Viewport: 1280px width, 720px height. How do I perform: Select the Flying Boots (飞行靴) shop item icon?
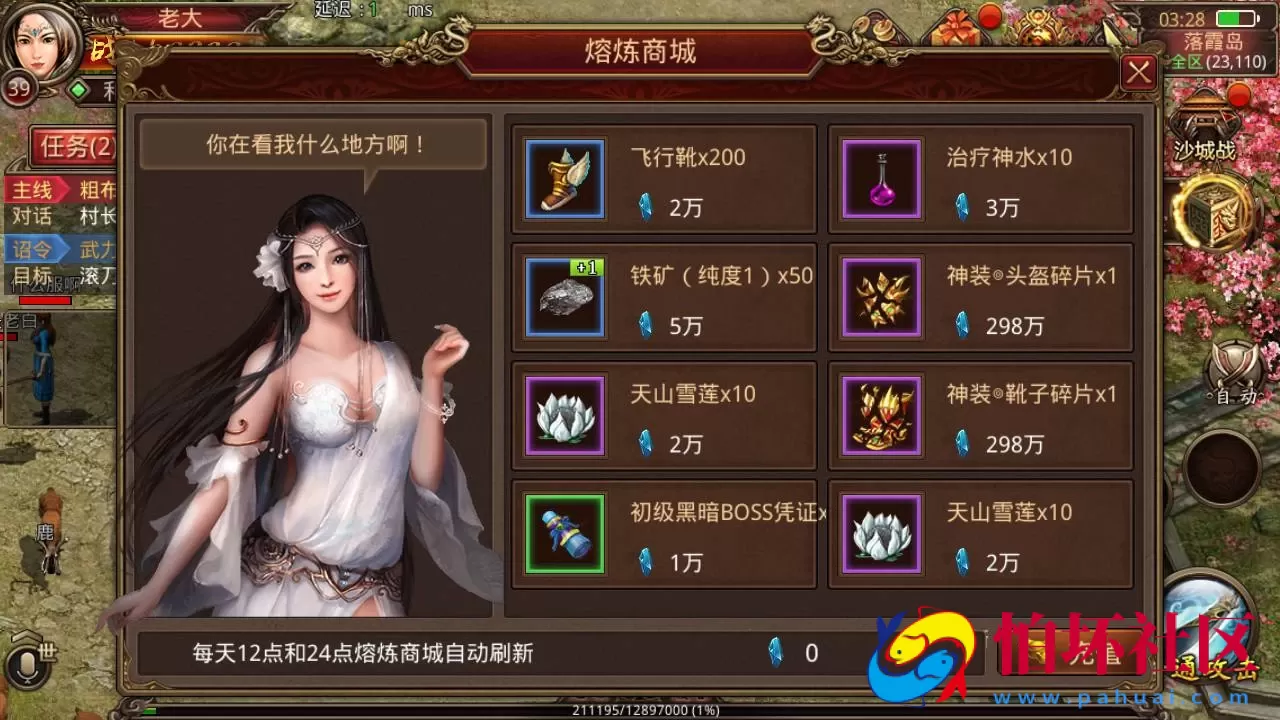click(x=564, y=180)
